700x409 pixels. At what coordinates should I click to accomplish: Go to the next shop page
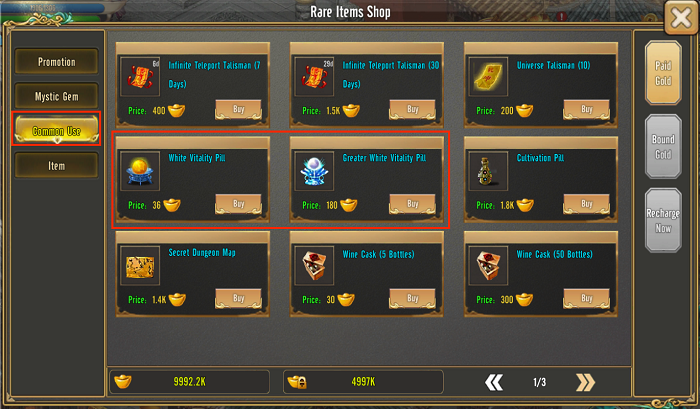(585, 382)
